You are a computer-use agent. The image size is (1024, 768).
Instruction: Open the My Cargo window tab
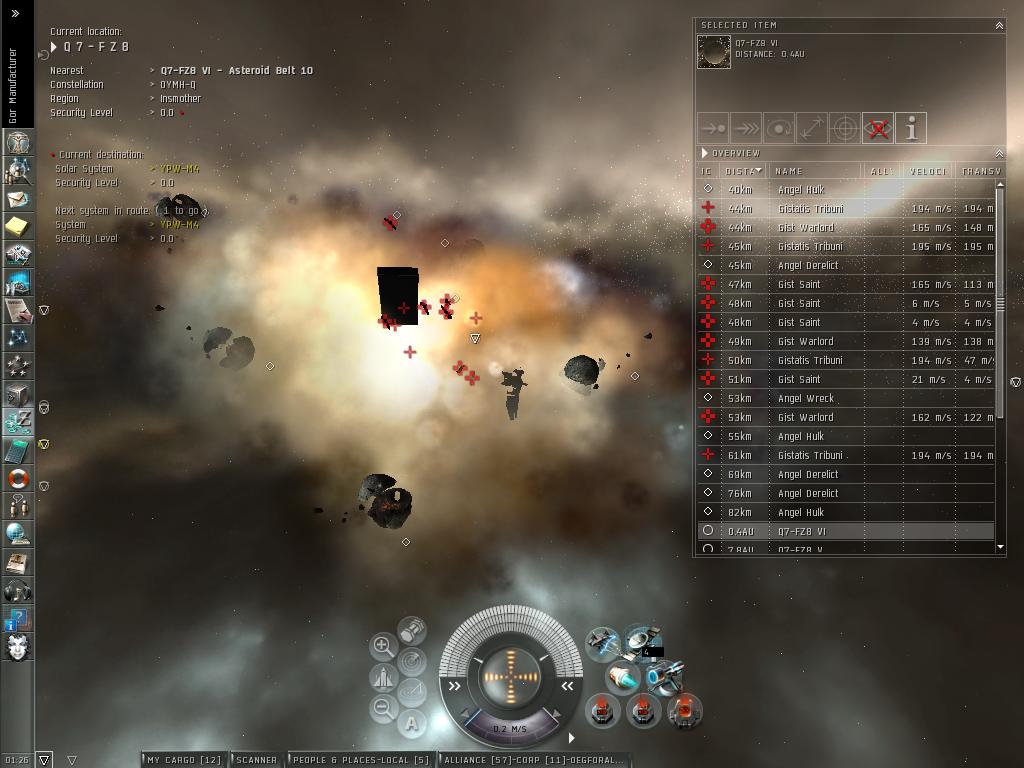184,760
